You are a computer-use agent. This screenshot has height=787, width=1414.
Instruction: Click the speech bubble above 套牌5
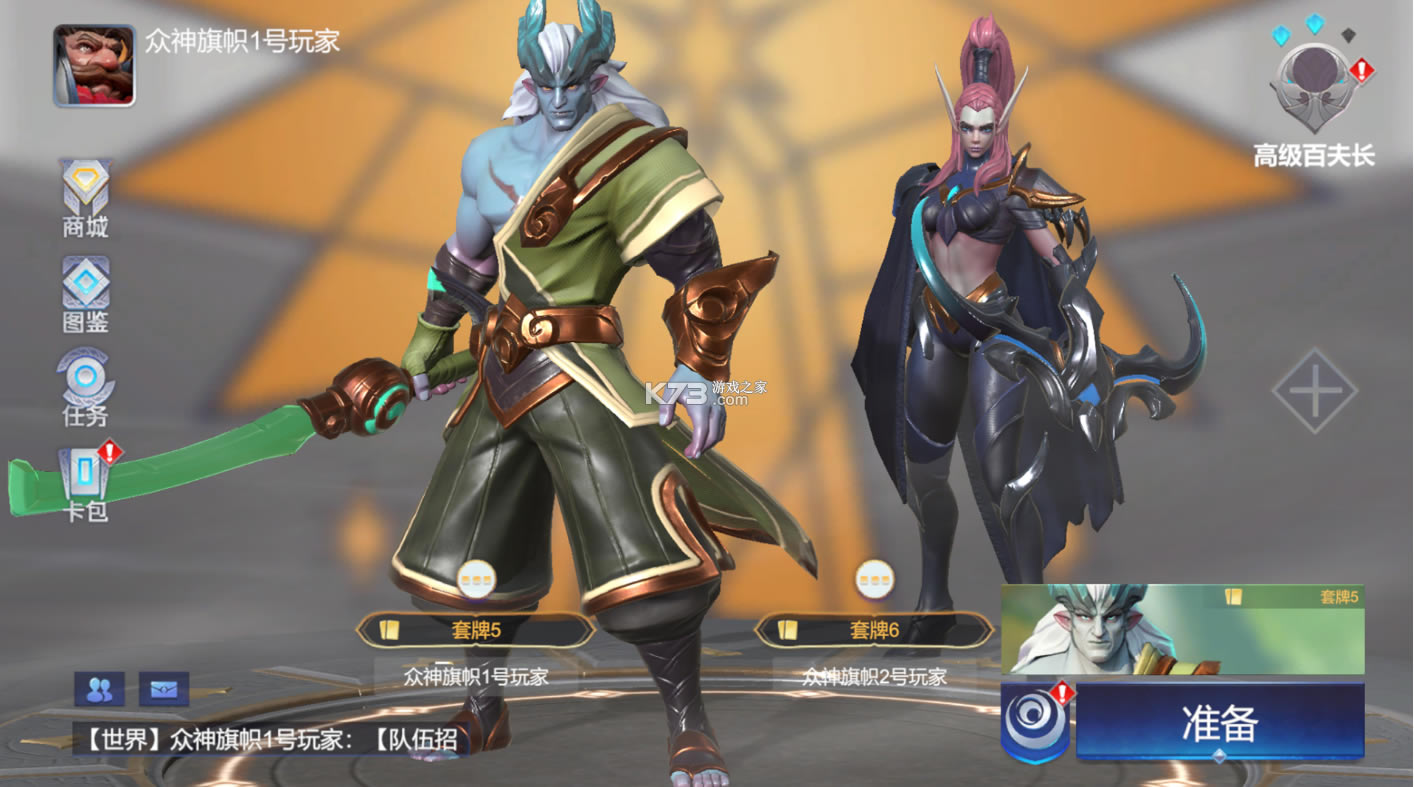pyautogui.click(x=476, y=579)
